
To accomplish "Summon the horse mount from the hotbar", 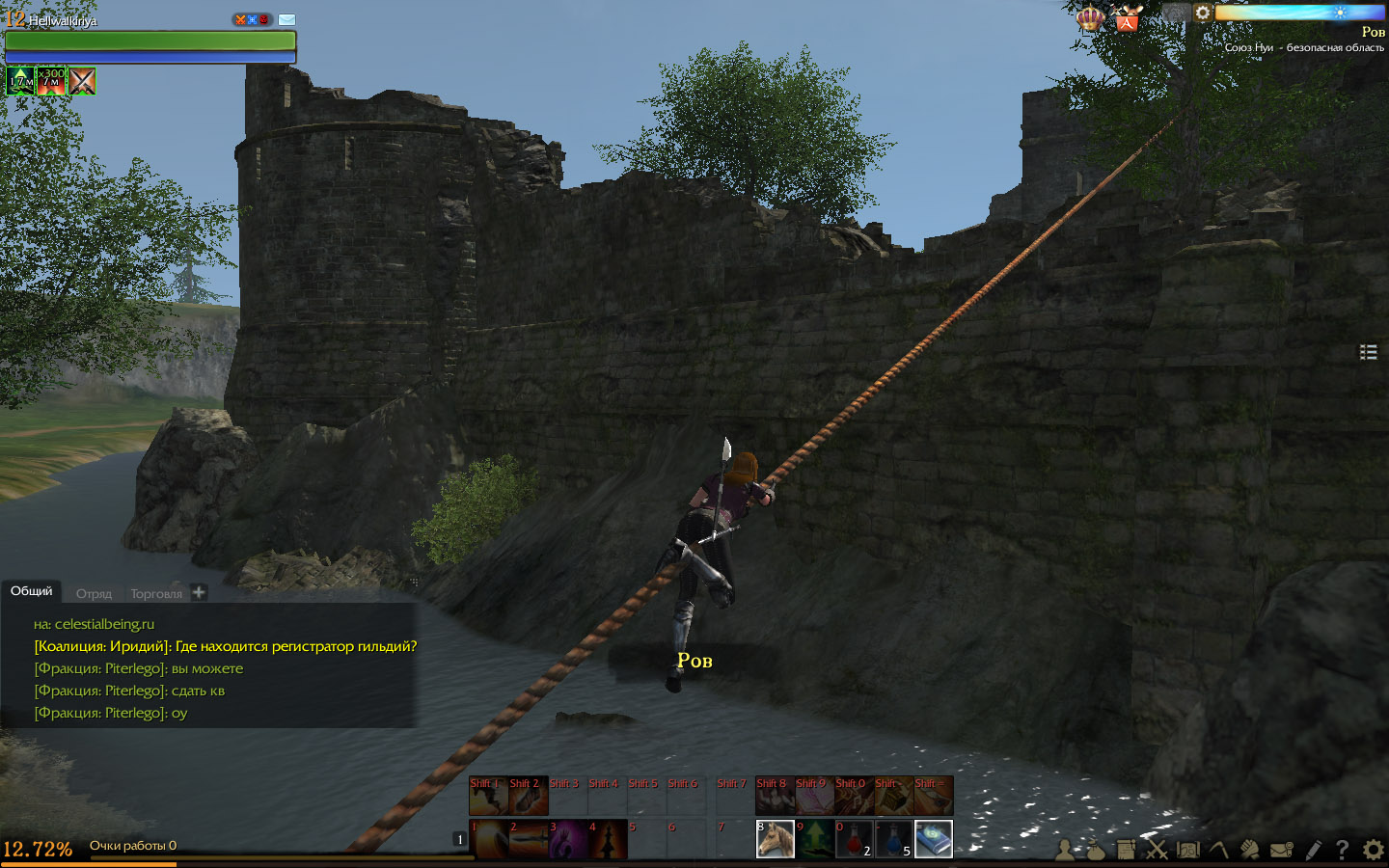I will 776,839.
